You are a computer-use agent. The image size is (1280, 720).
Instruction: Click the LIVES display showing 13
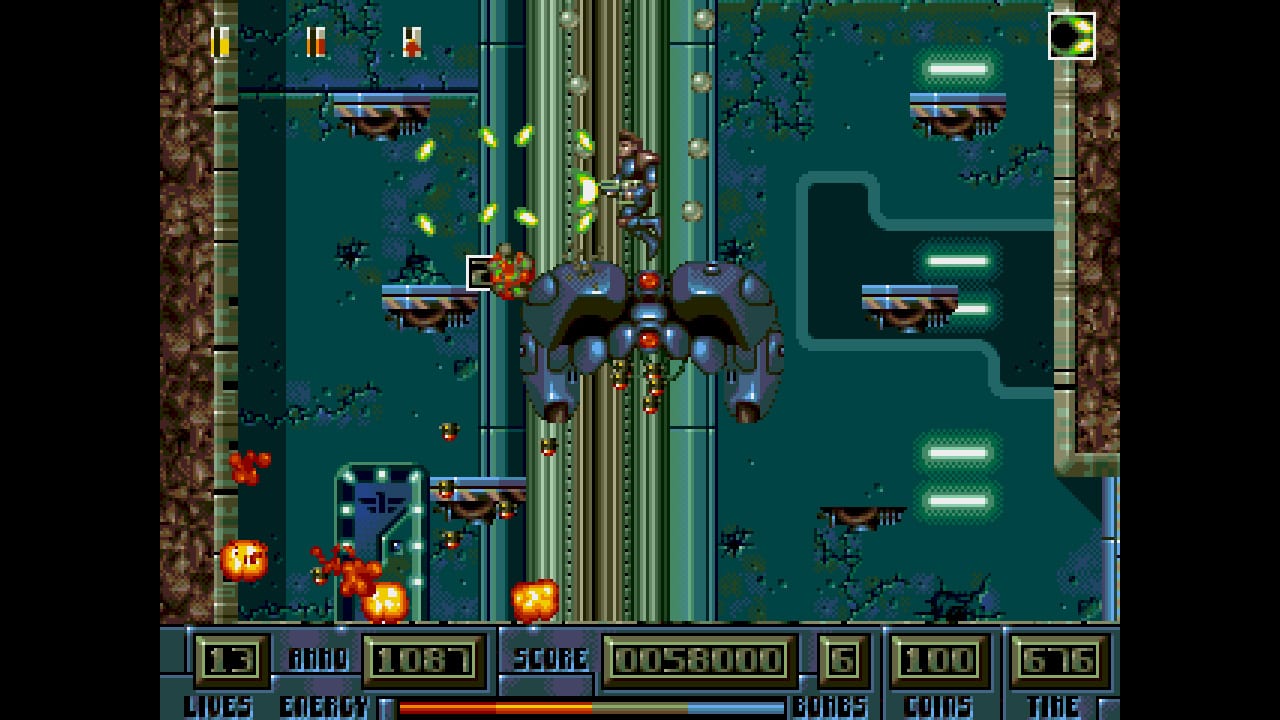point(230,659)
